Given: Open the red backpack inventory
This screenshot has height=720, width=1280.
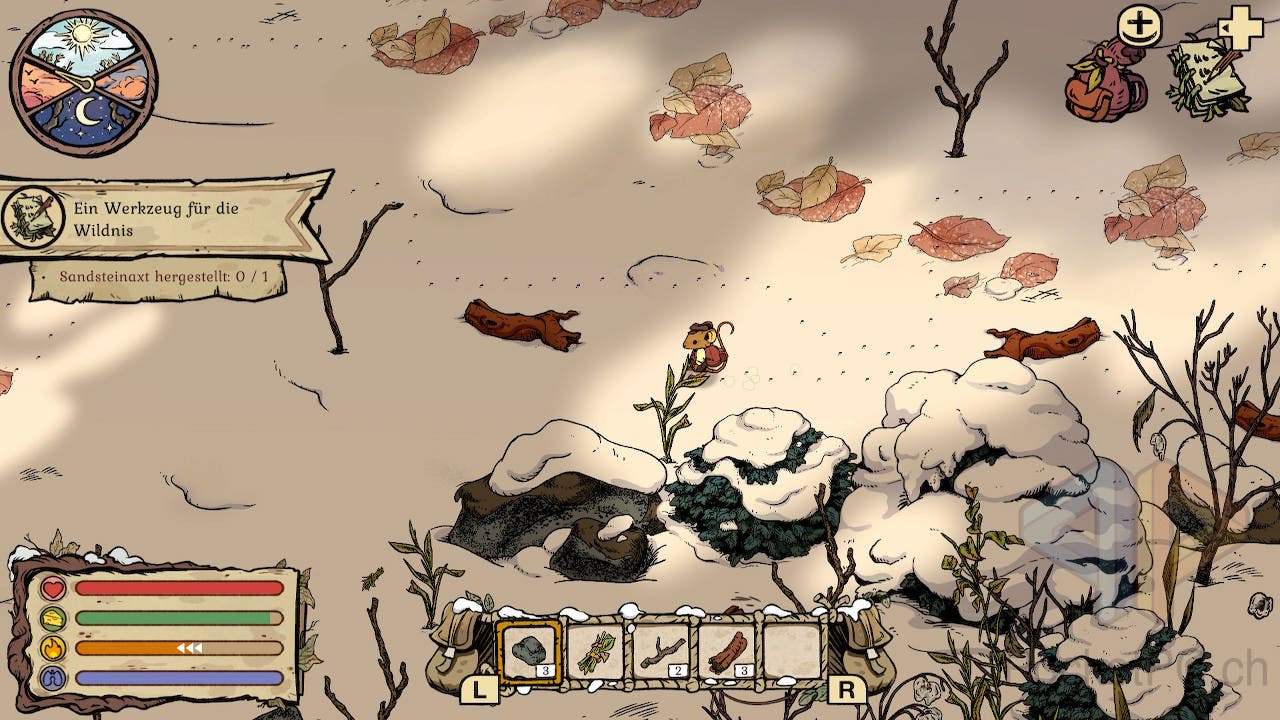Looking at the screenshot, I should 1105,82.
